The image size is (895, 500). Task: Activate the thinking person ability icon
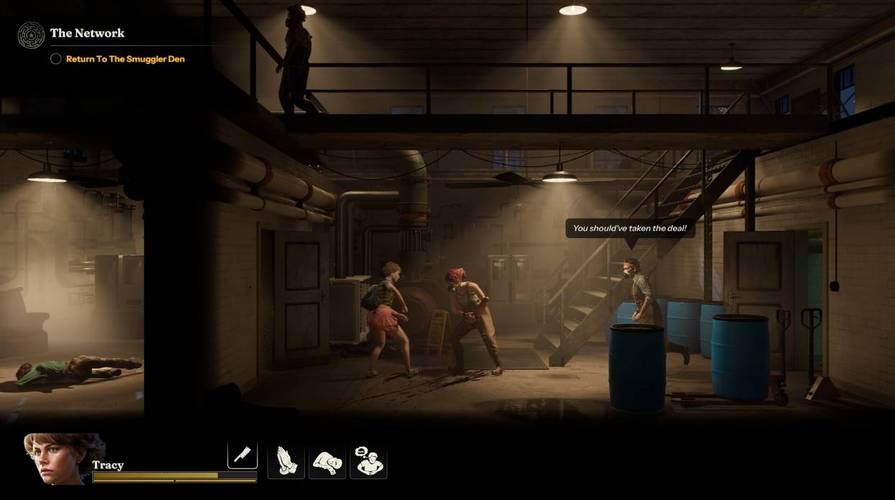(x=368, y=461)
